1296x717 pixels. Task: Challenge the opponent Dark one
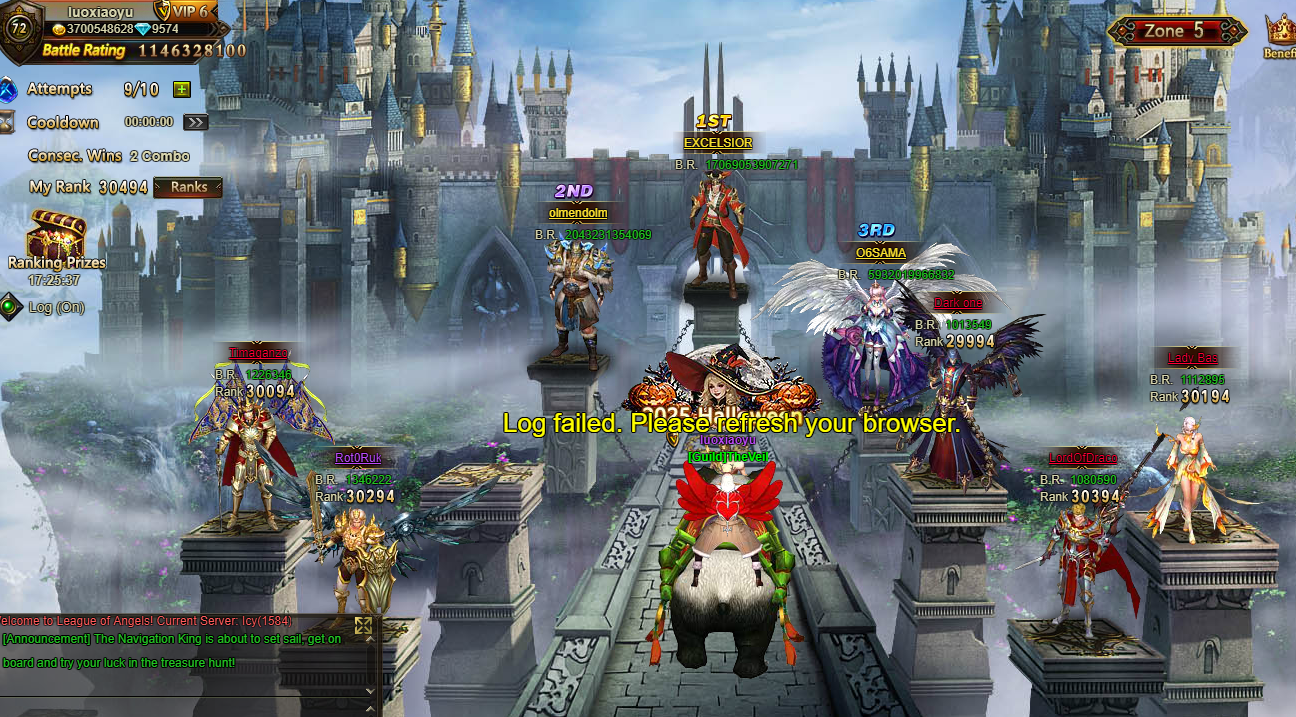pyautogui.click(x=955, y=410)
